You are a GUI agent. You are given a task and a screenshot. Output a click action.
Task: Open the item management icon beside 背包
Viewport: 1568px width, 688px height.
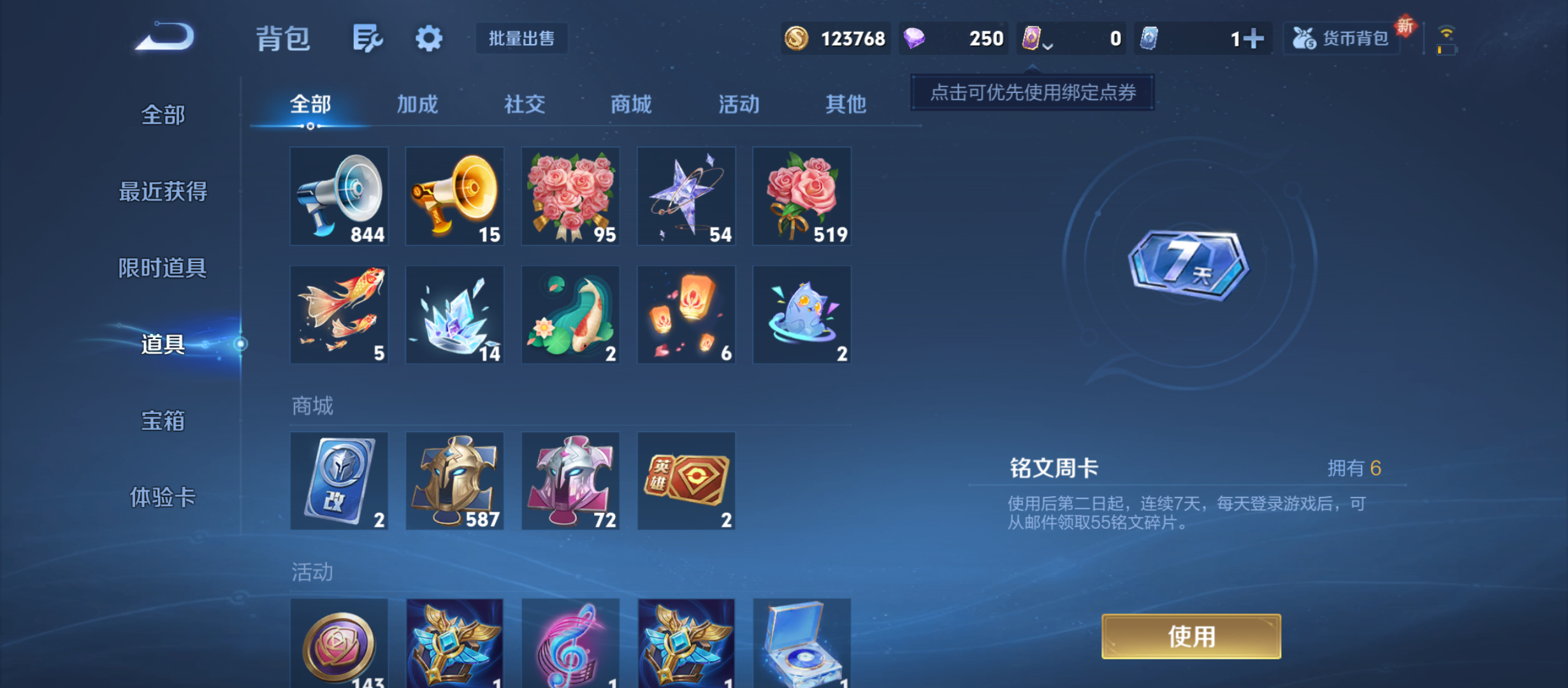point(367,38)
